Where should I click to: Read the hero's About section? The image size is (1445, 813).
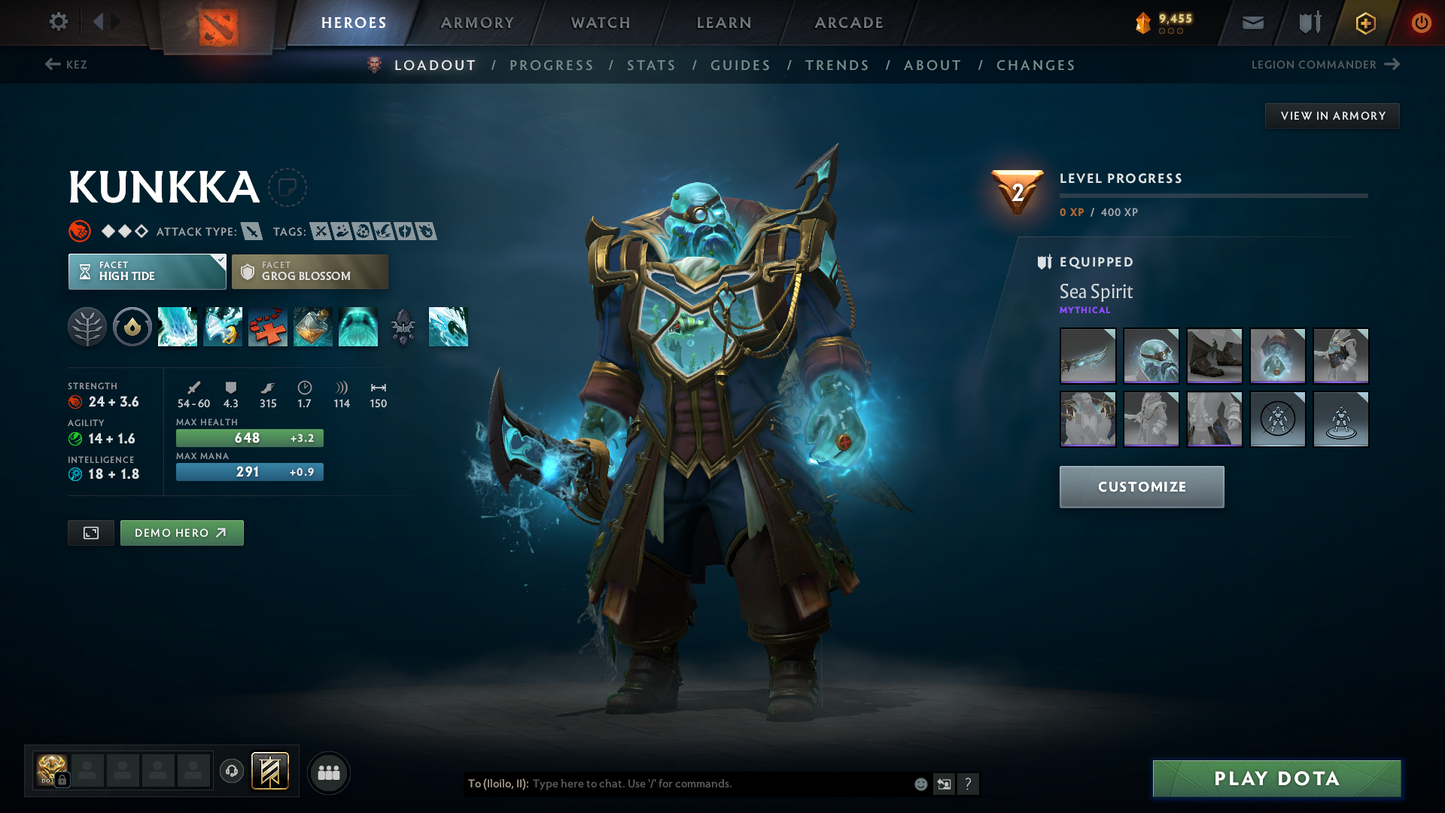932,65
